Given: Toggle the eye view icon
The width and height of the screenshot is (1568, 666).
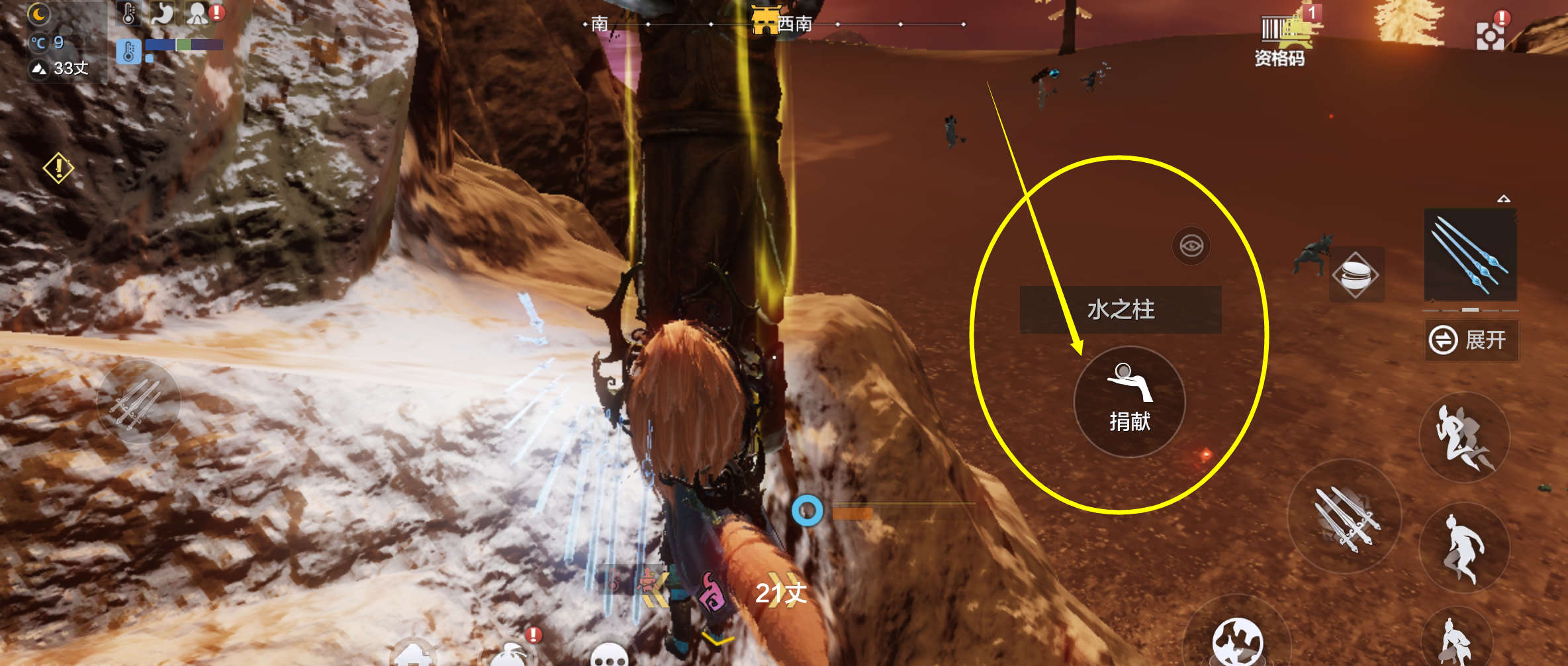Looking at the screenshot, I should coord(1191,246).
